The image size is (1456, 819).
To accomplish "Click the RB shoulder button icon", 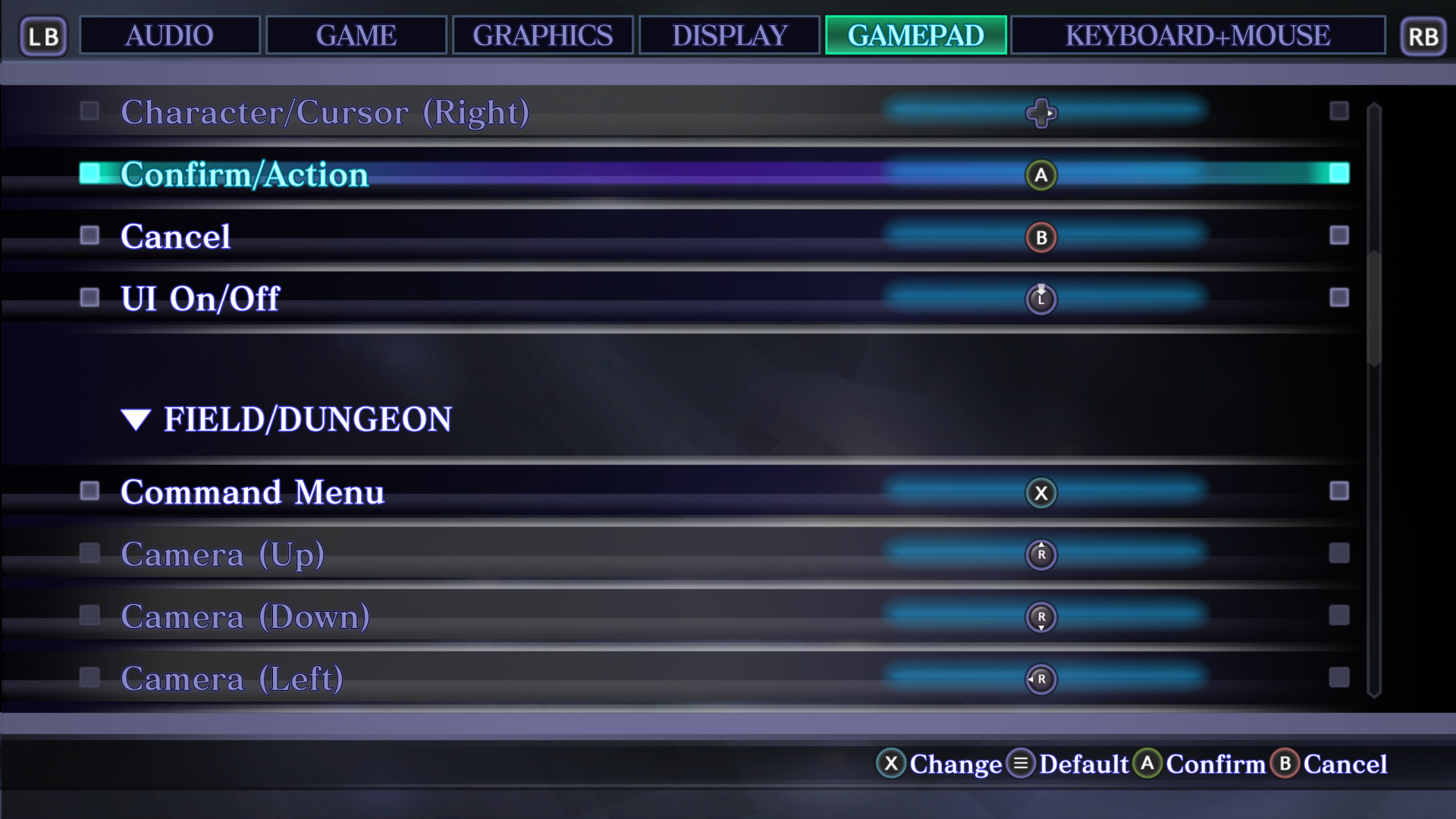I will pos(1423,36).
